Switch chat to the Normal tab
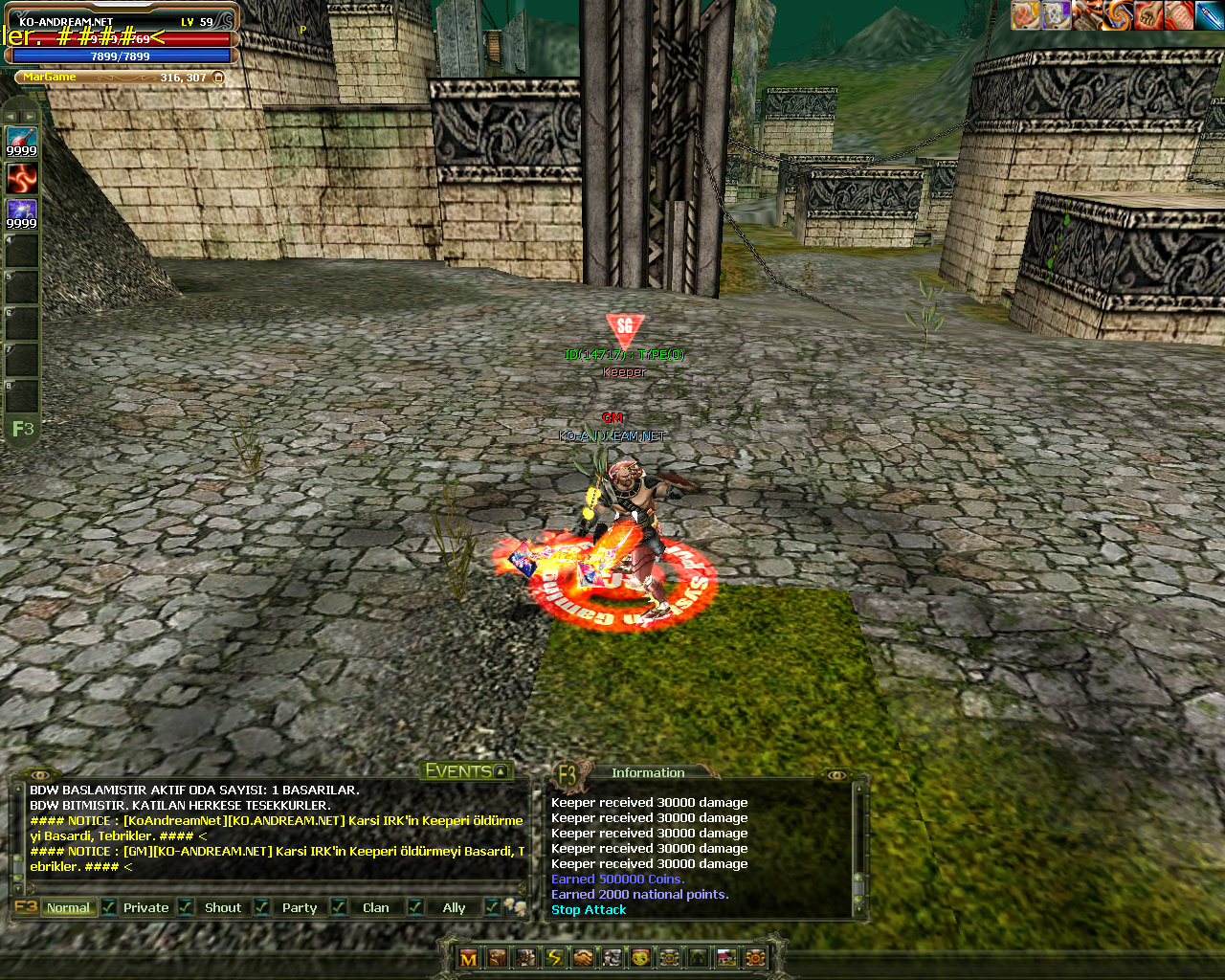The width and height of the screenshot is (1225, 980). 68,907
